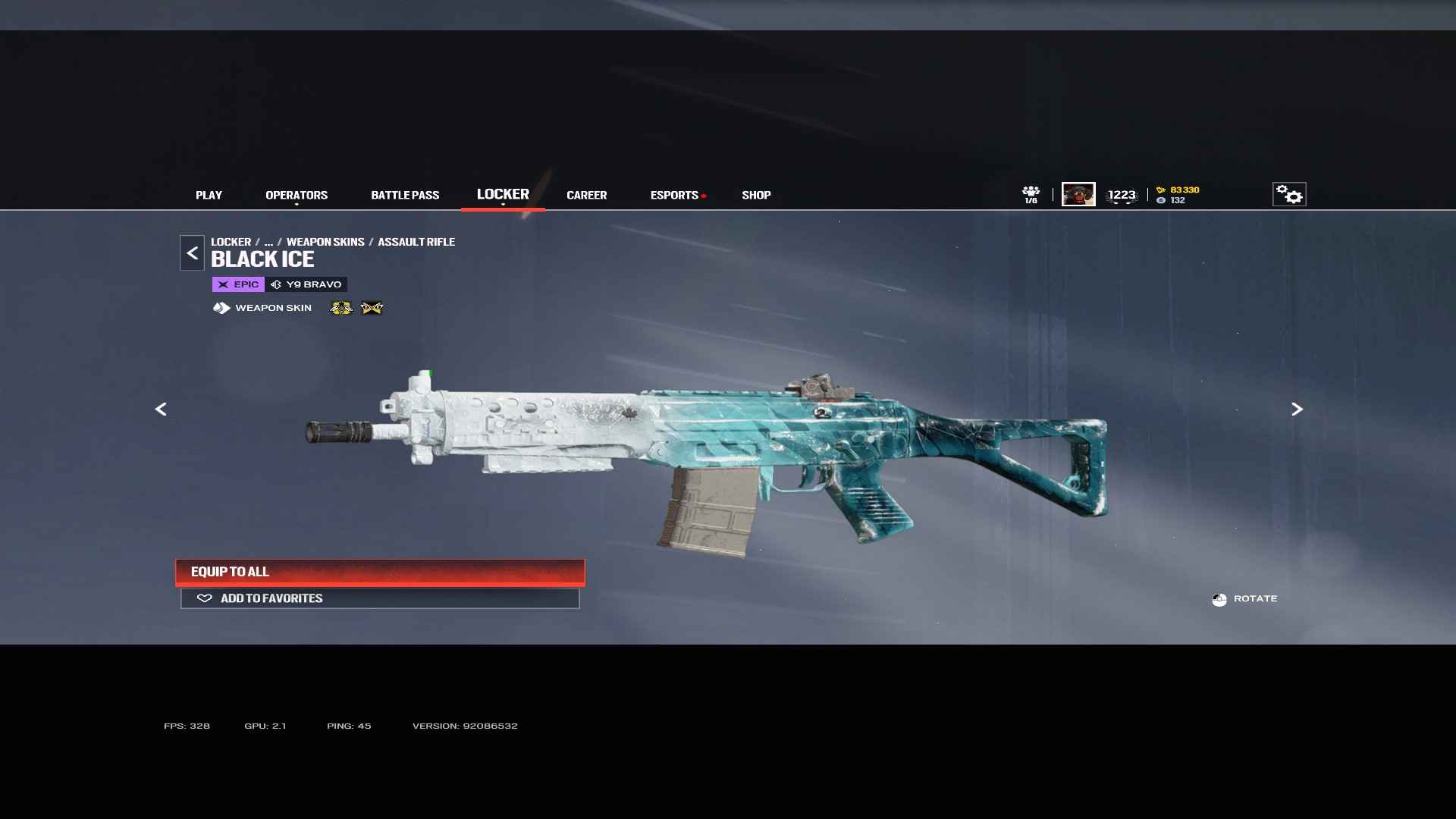Screen dimensions: 1456x819
Task: Select the Locker tab
Action: 503,194
